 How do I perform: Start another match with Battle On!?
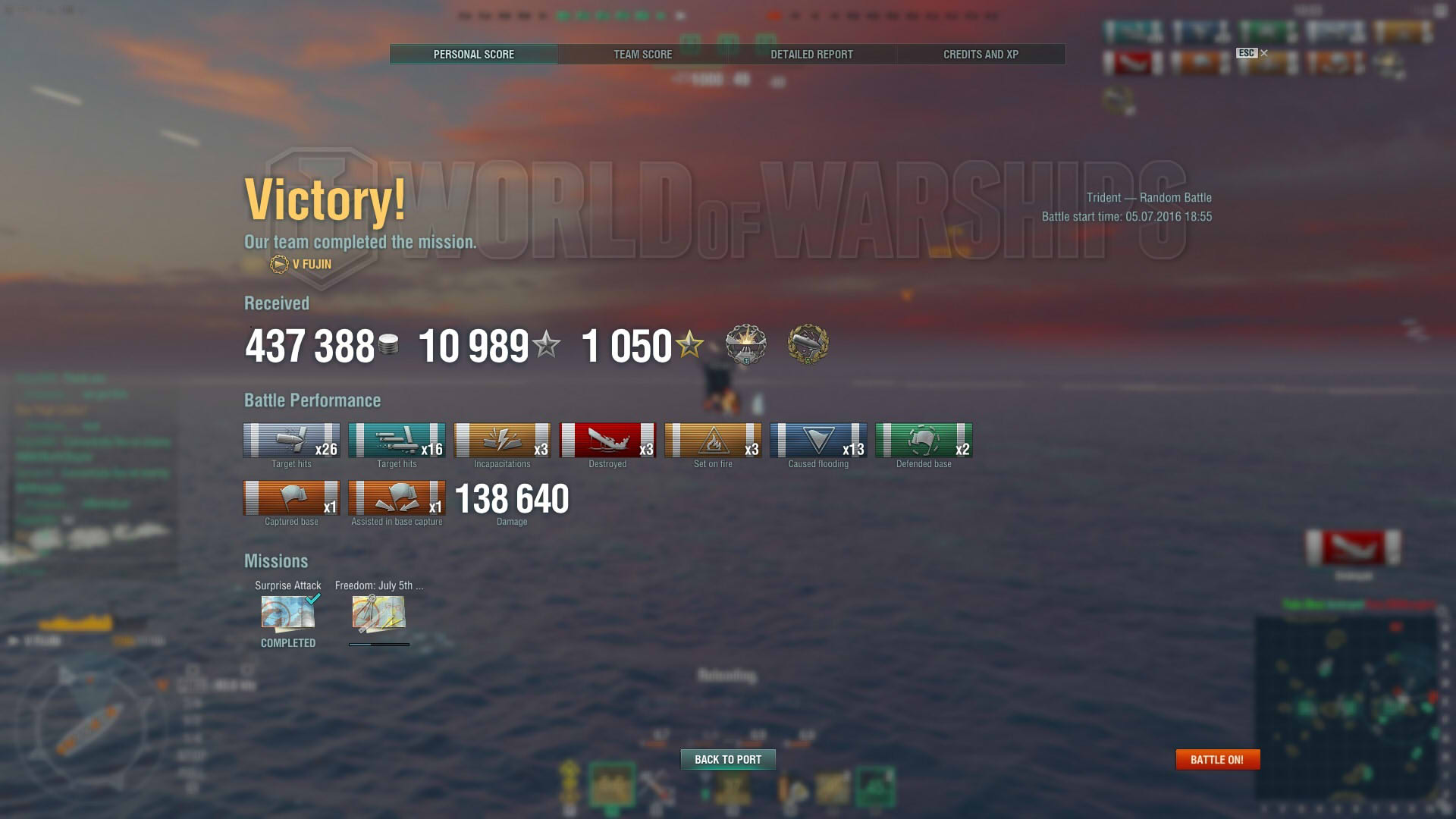(x=1217, y=759)
